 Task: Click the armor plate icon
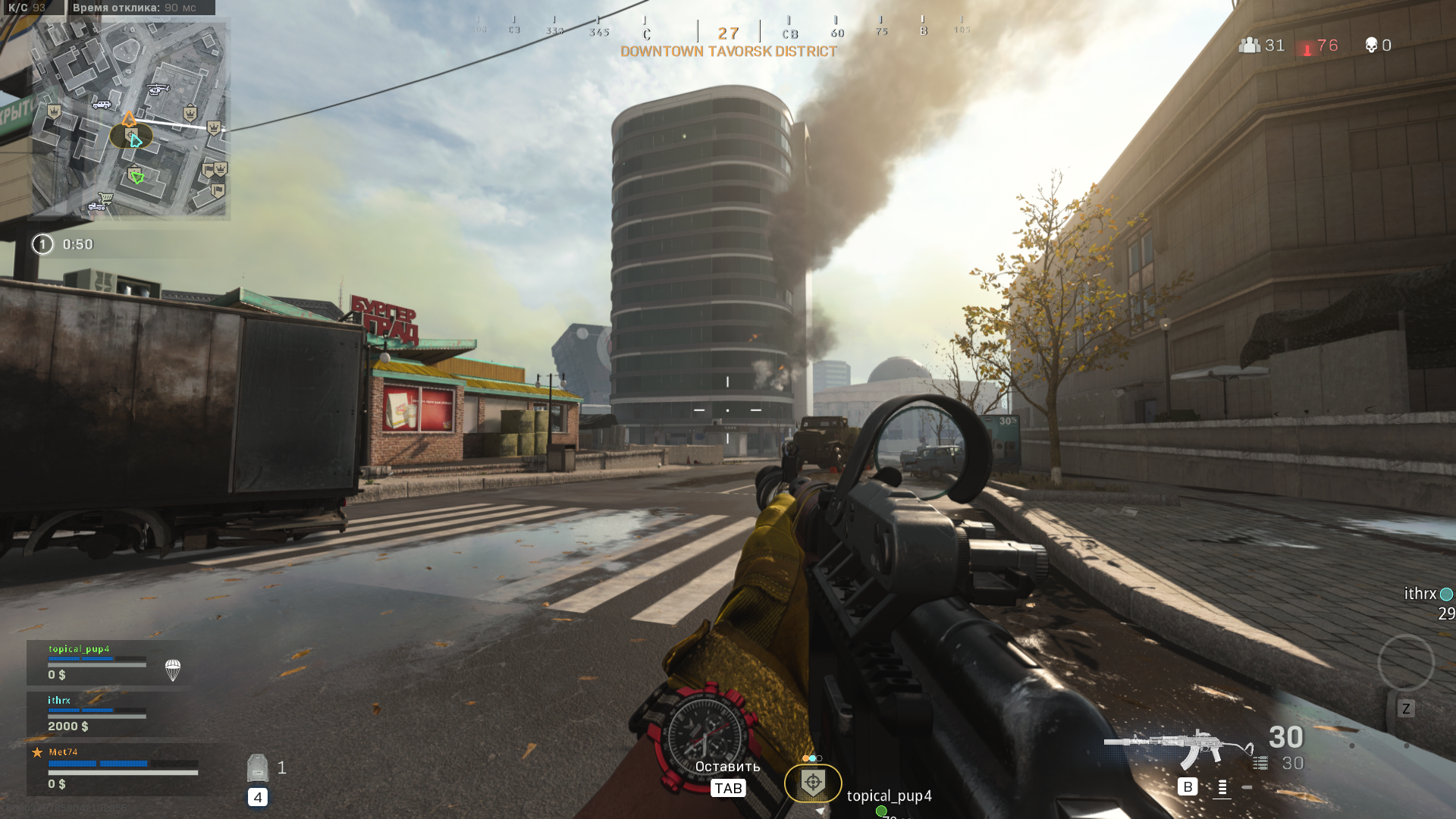tap(258, 768)
